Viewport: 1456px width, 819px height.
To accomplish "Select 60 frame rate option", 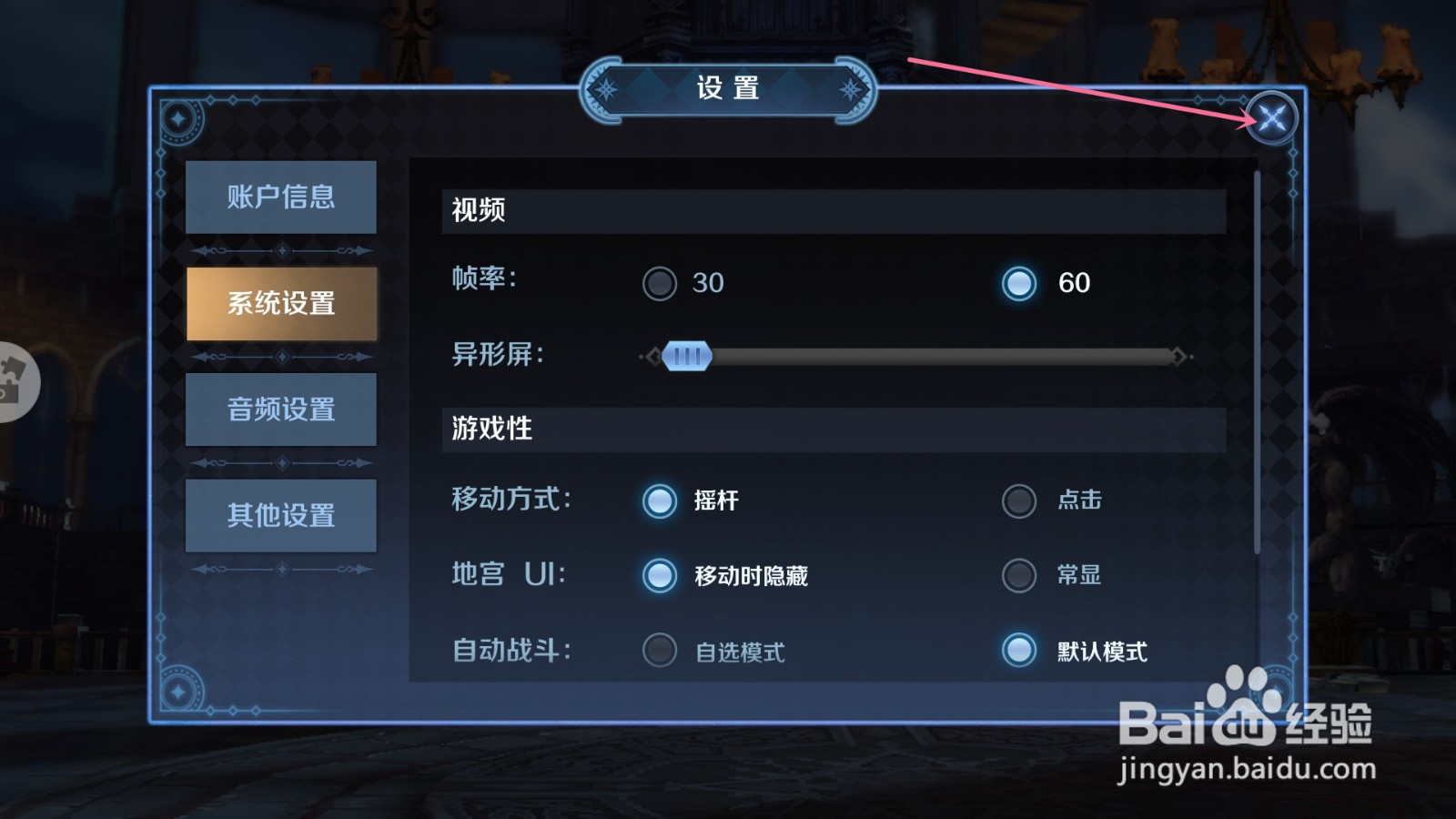I will click(x=1018, y=283).
